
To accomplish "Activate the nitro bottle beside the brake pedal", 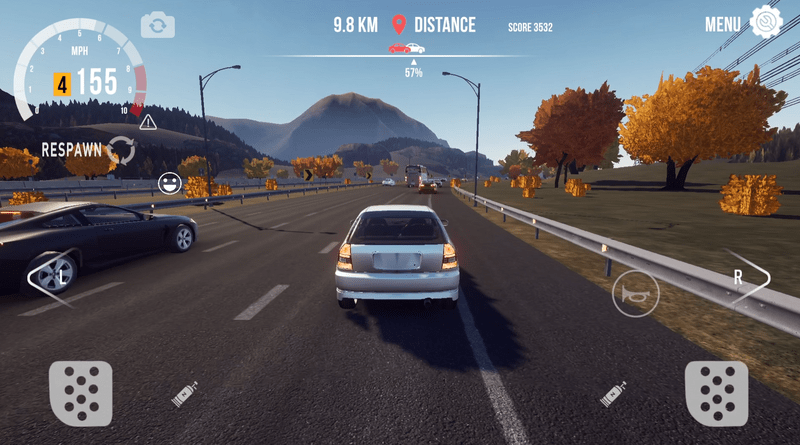I will click(x=185, y=394).
